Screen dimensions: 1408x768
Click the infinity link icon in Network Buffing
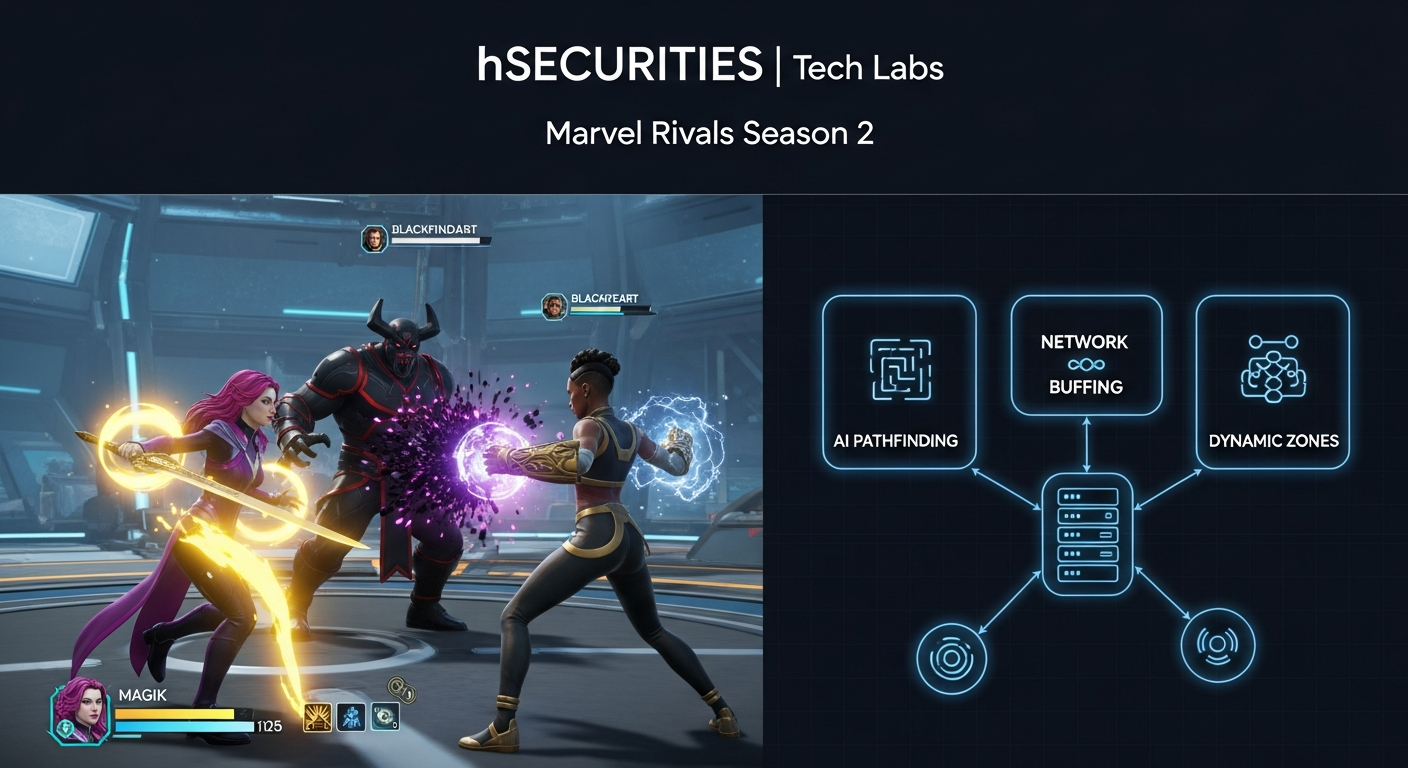[x=1085, y=365]
